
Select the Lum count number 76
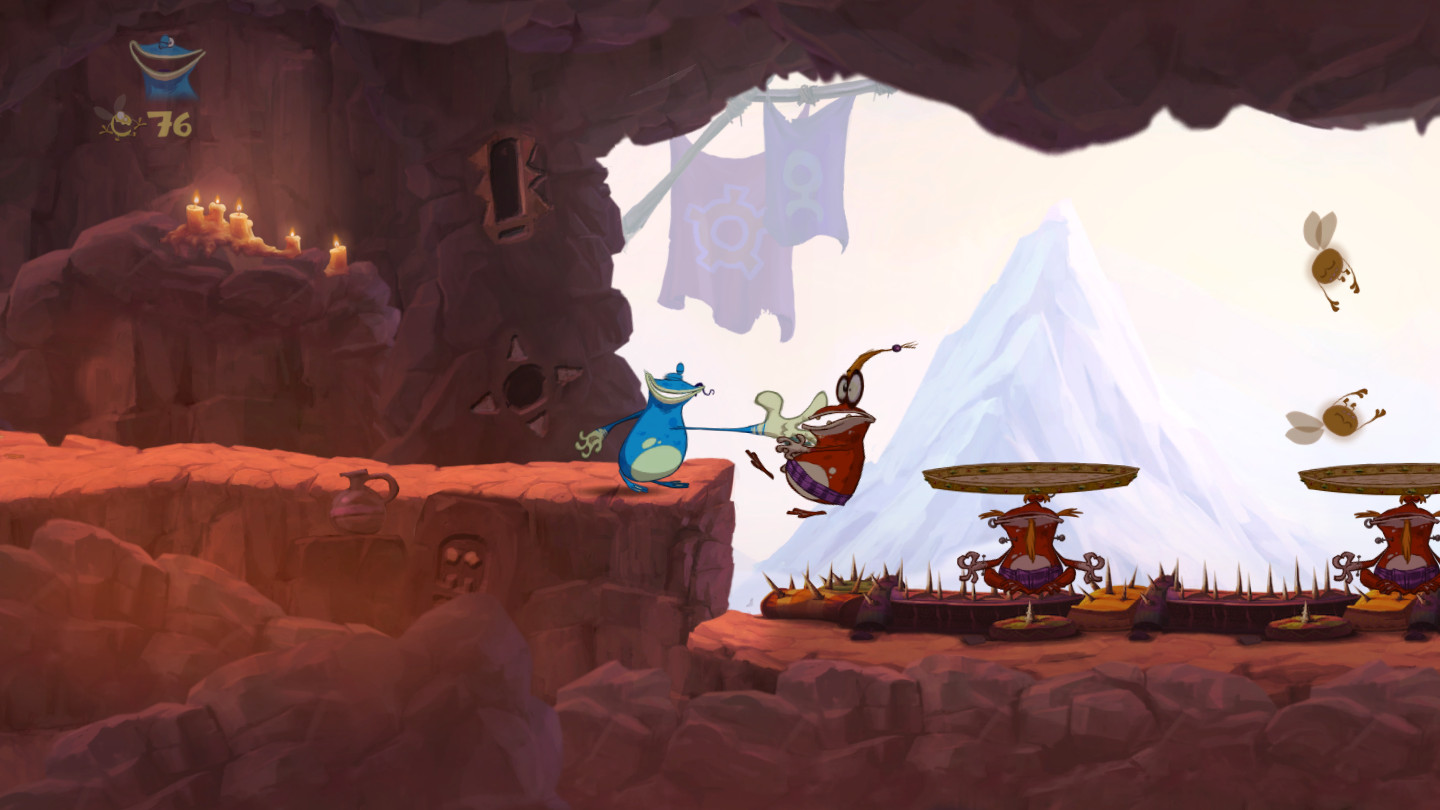(x=172, y=125)
